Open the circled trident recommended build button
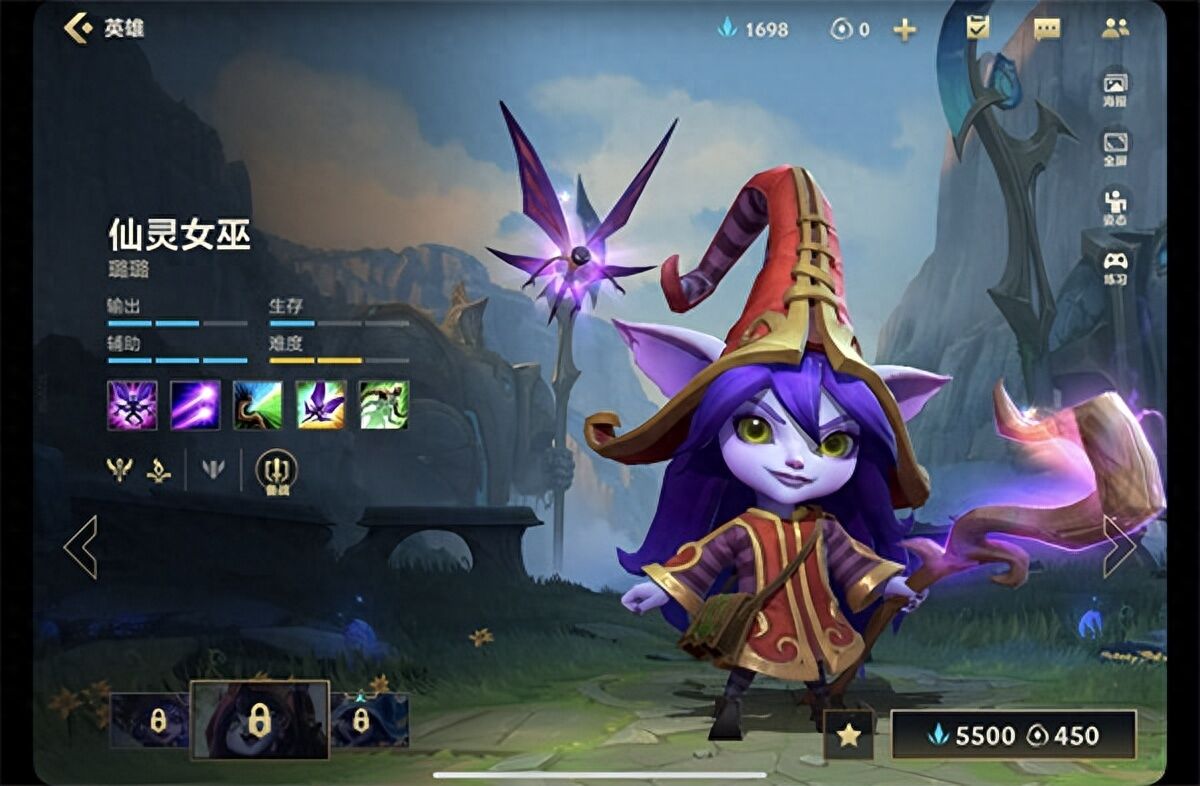1200x786 pixels. 276,470
